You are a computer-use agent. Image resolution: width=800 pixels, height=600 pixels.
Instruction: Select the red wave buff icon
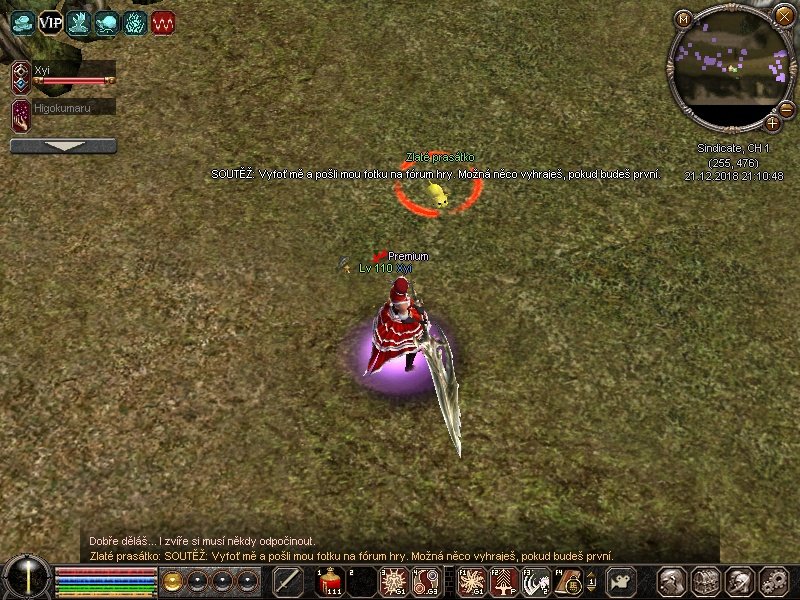pyautogui.click(x=163, y=22)
